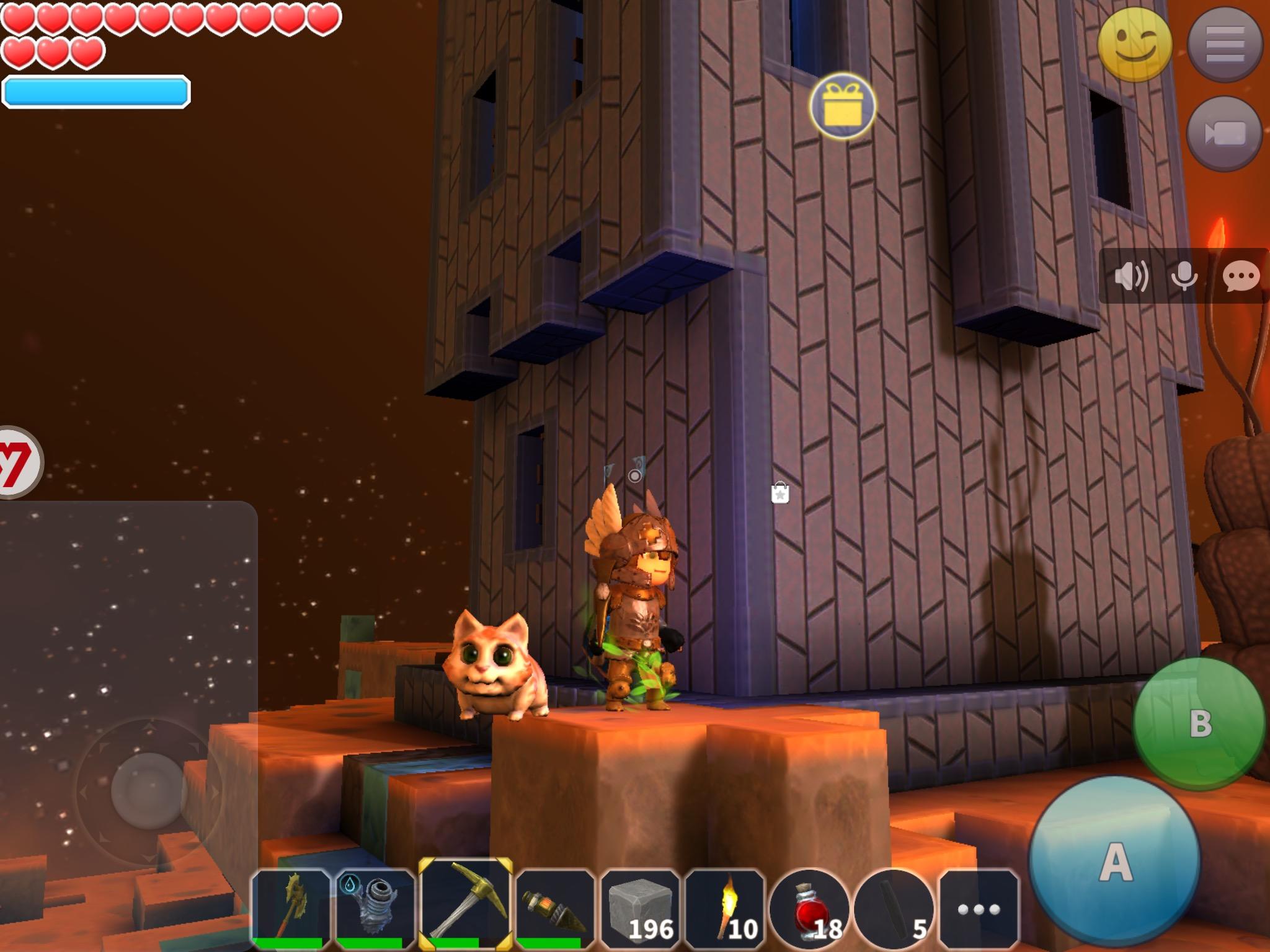The height and width of the screenshot is (952, 1270).
Task: Open the winking smiley emote menu
Action: pyautogui.click(x=1134, y=45)
